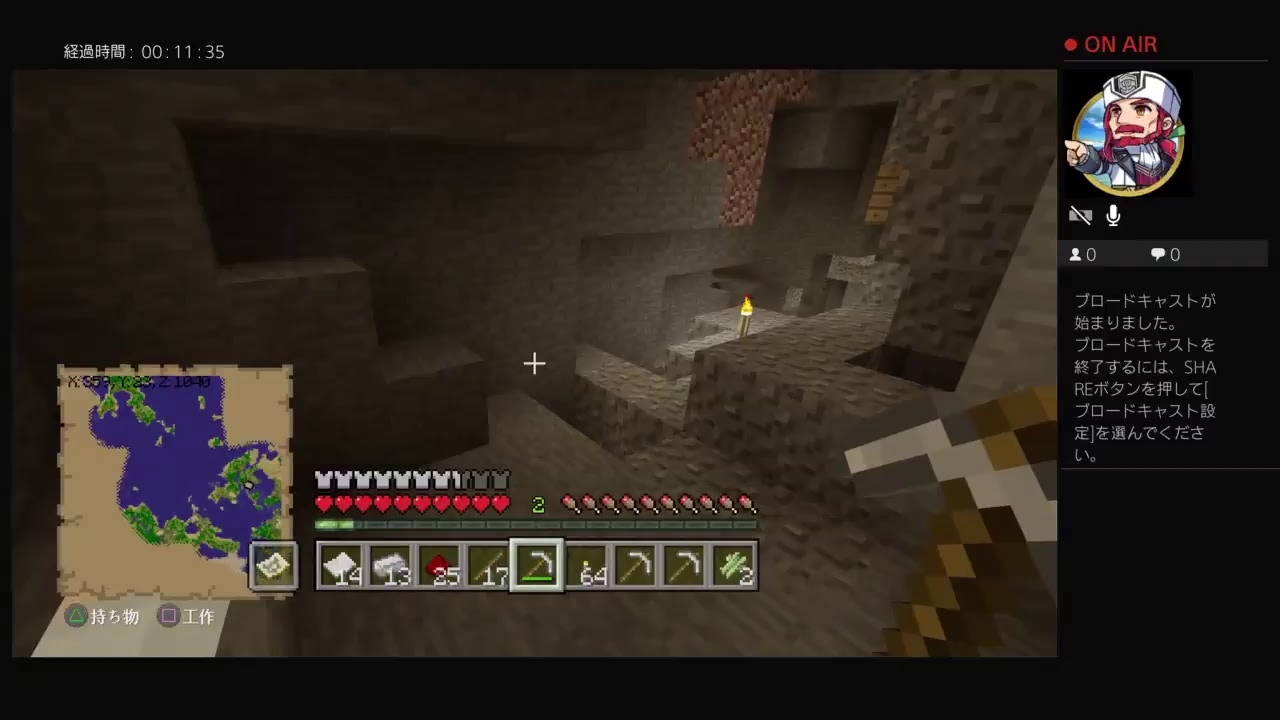Open the 工作 crafting menu
The width and height of the screenshot is (1280, 720).
pyautogui.click(x=187, y=616)
